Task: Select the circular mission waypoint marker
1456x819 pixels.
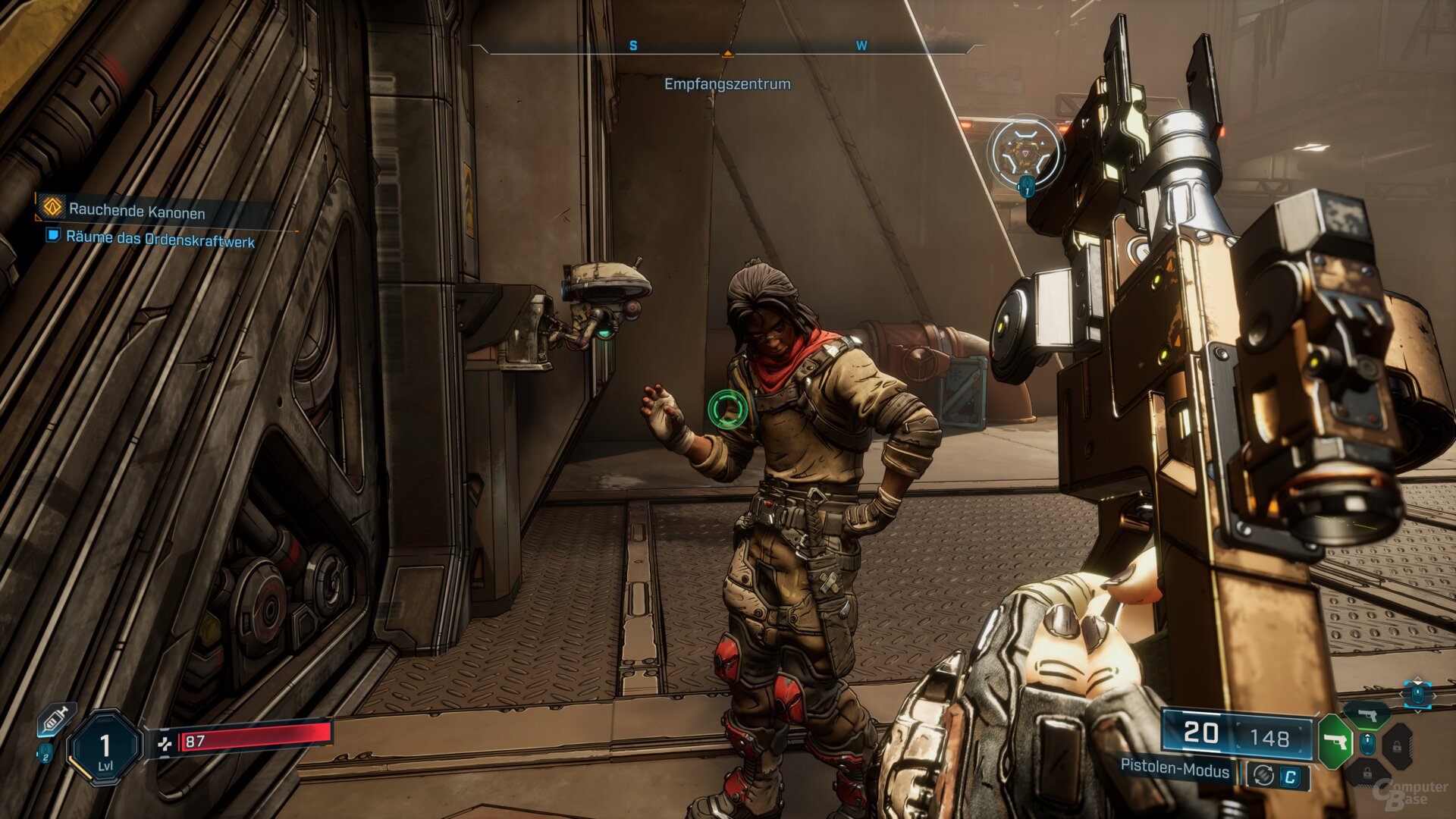Action: [1025, 152]
